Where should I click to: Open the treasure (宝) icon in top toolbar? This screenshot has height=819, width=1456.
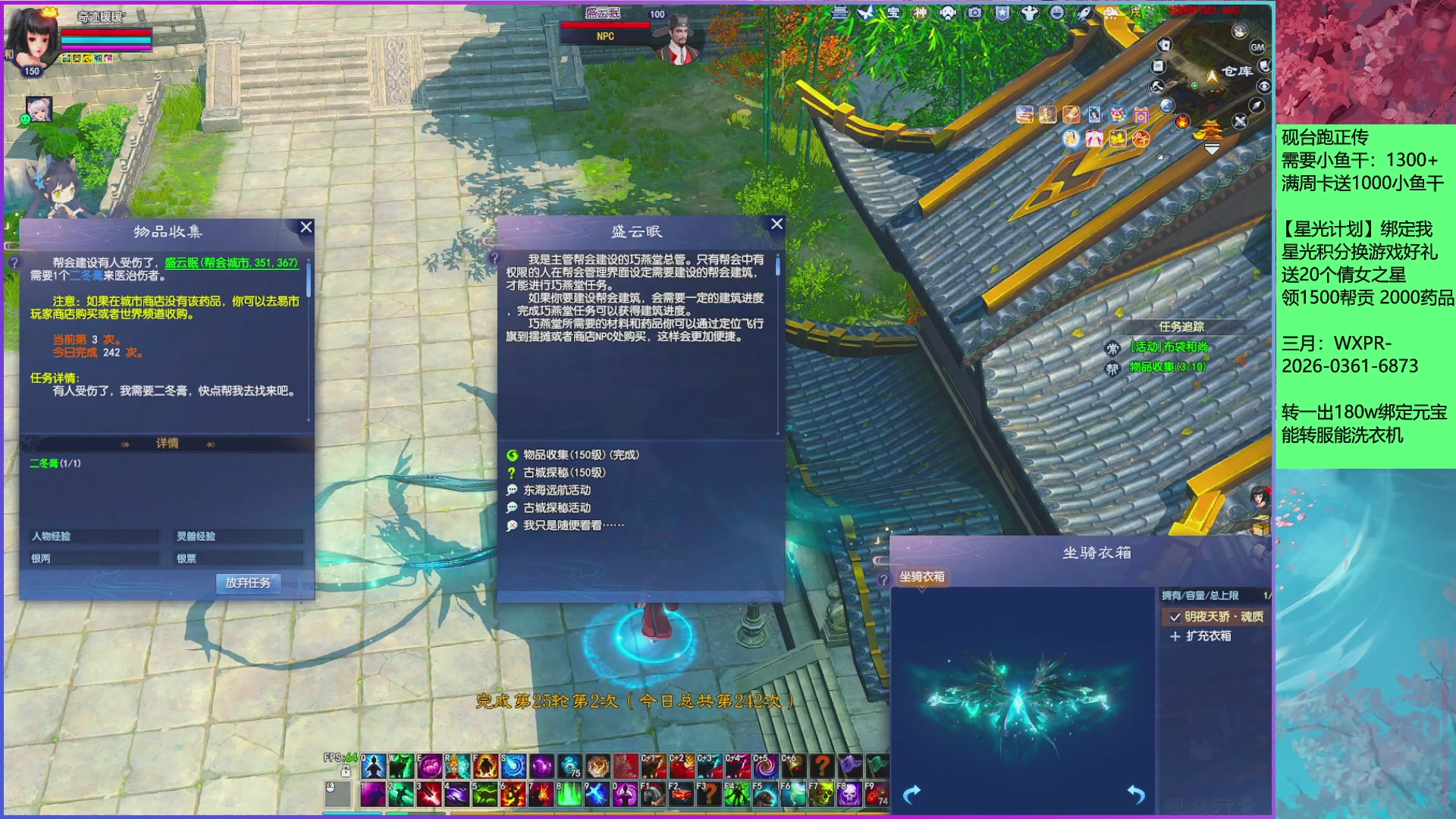pyautogui.click(x=893, y=14)
